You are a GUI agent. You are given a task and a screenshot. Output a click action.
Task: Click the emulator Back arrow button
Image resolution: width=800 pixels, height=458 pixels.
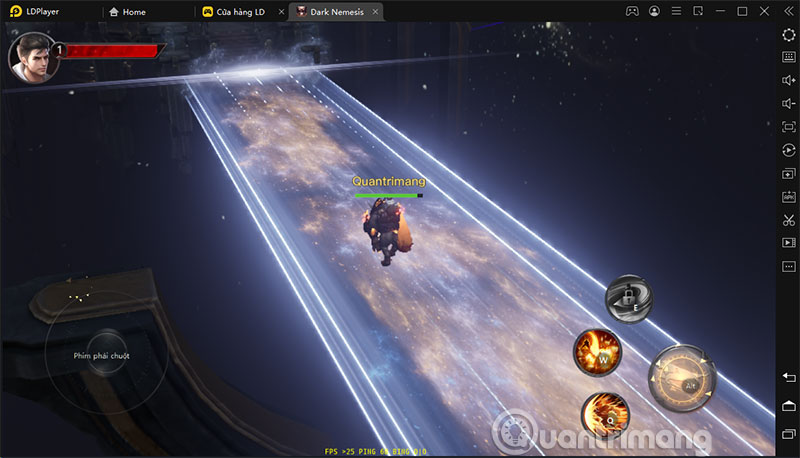click(x=789, y=376)
